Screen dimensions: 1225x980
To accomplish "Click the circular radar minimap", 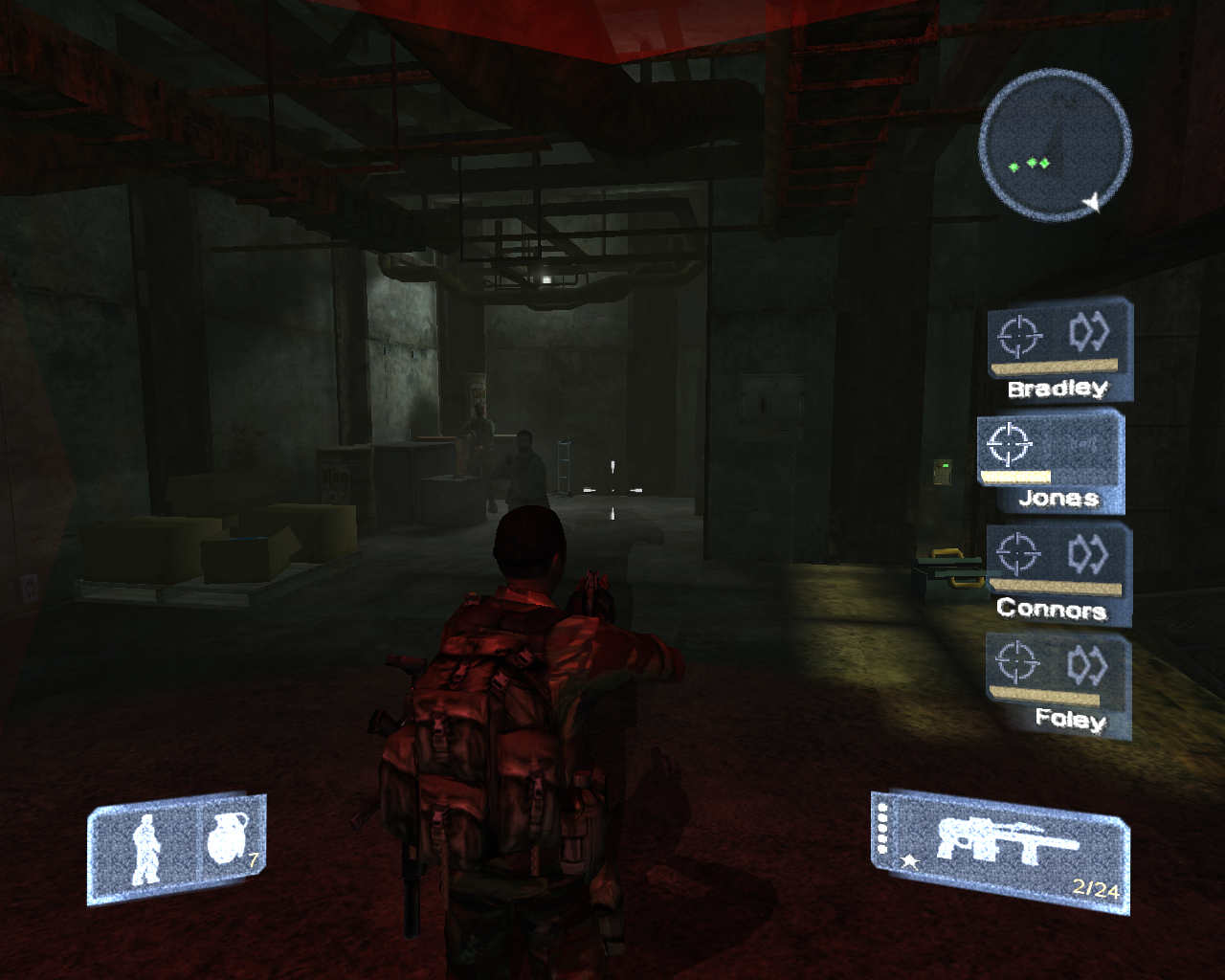I will [x=1055, y=145].
